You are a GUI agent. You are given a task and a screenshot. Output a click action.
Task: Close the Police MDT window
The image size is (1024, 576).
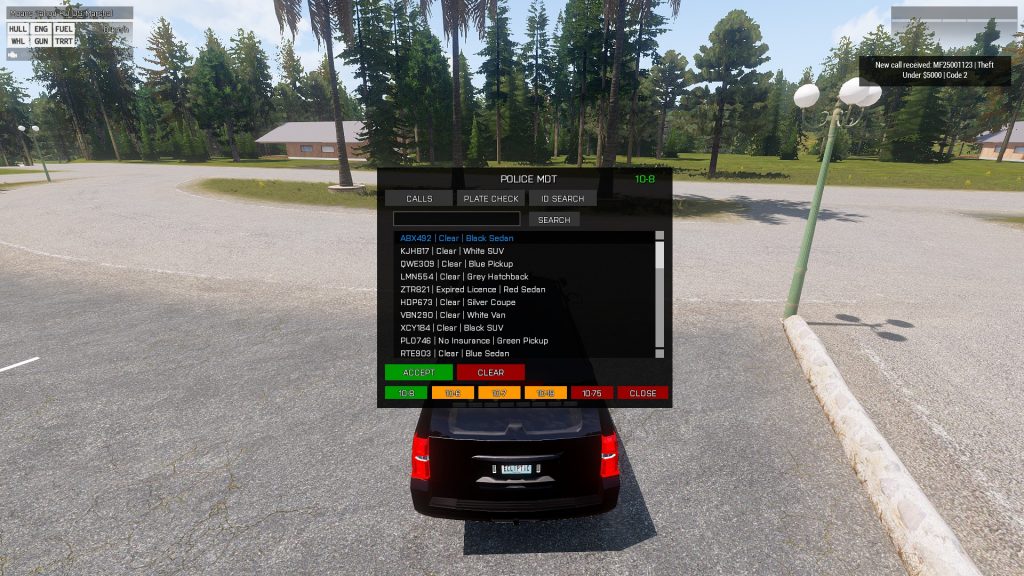pos(642,393)
